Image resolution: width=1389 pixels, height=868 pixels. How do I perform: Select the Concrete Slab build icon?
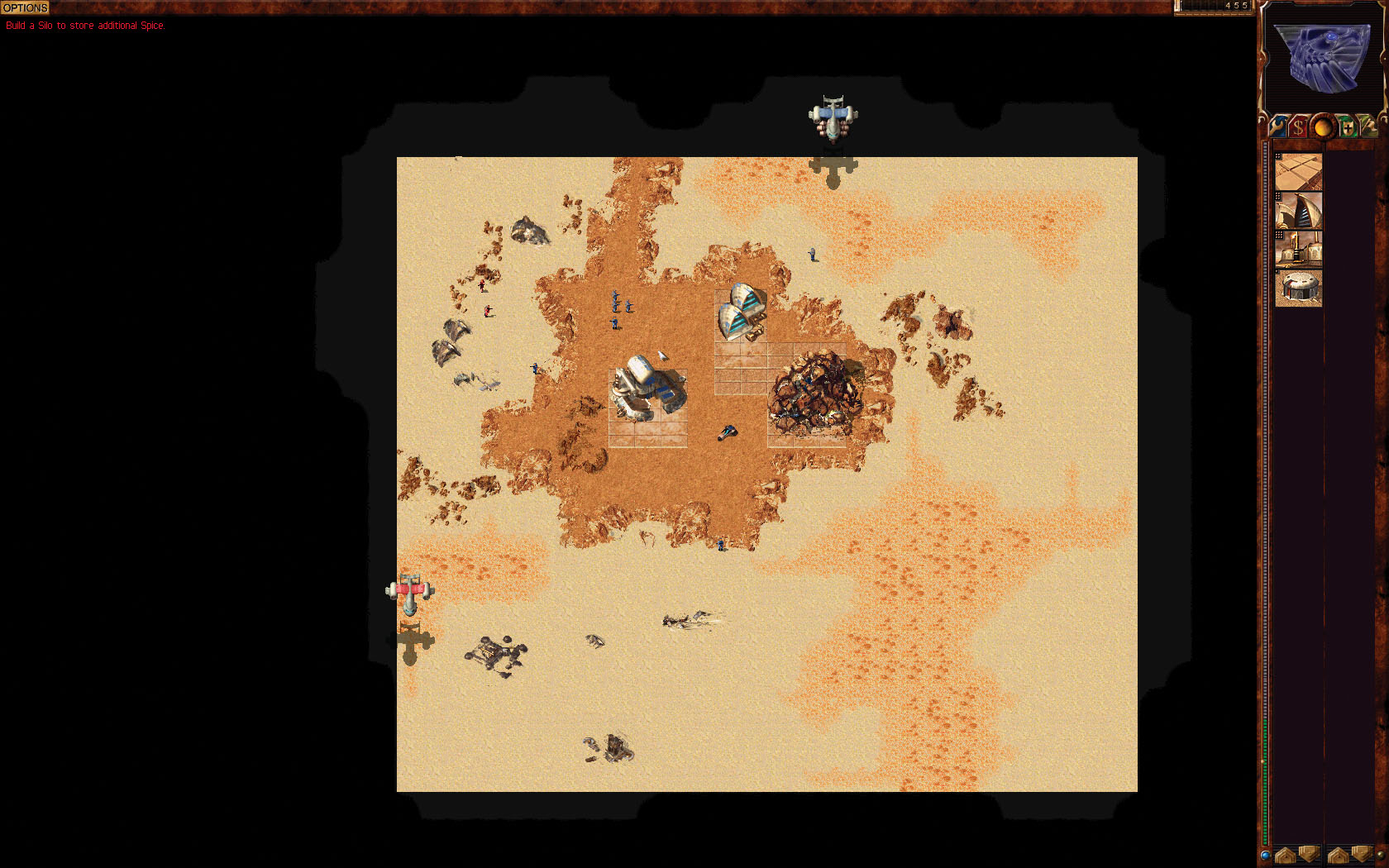(x=1299, y=170)
